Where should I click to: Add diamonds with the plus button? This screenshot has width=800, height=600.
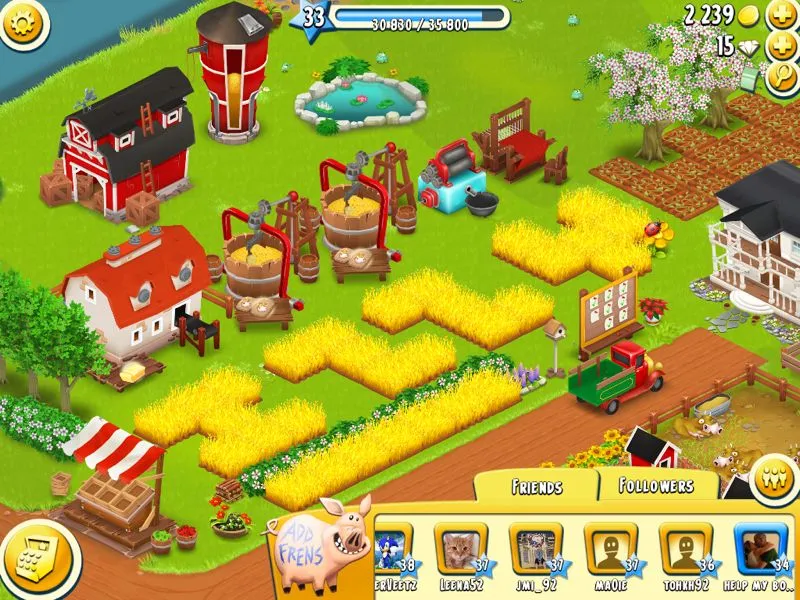click(781, 47)
